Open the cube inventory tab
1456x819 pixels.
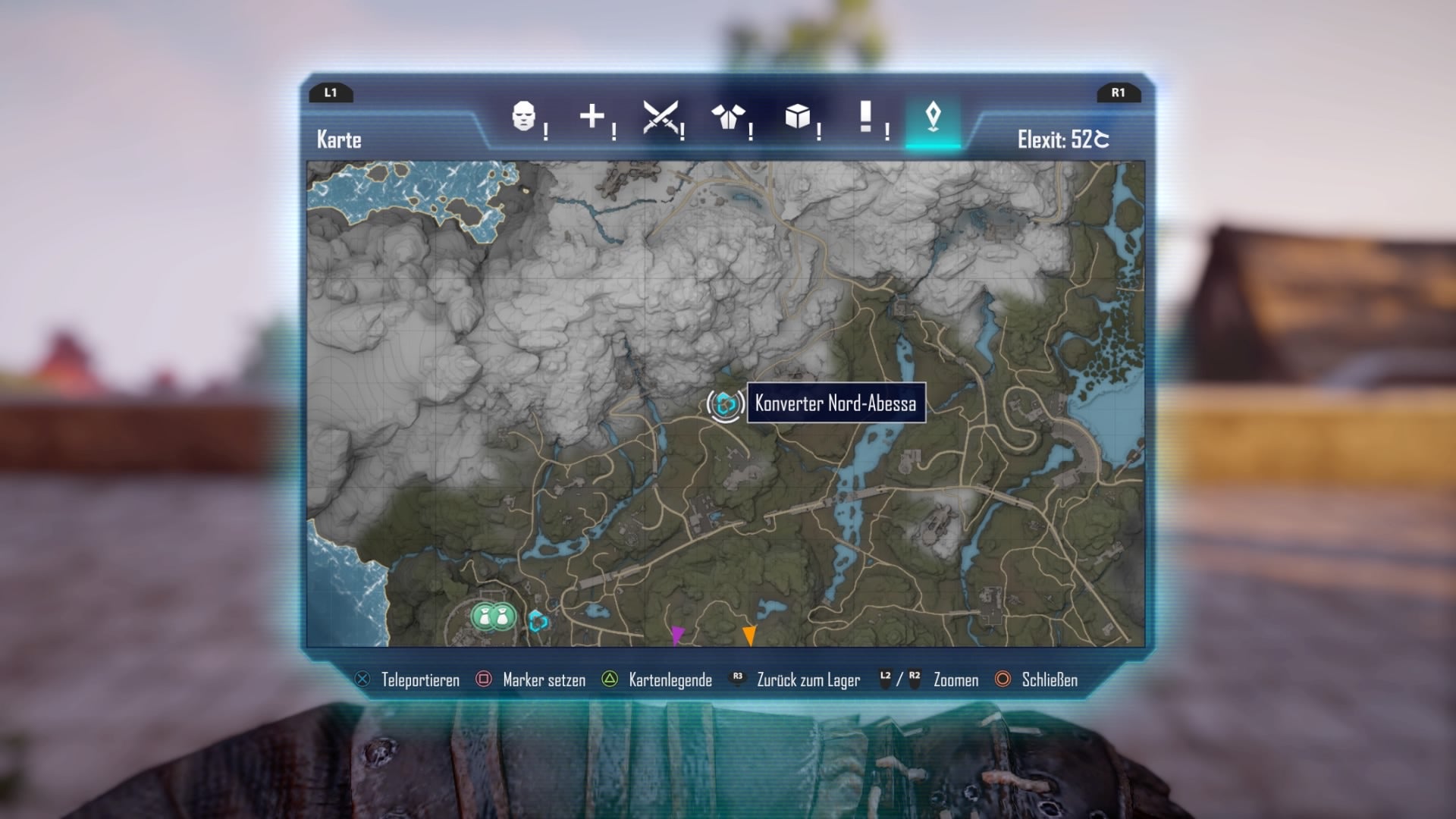click(797, 117)
